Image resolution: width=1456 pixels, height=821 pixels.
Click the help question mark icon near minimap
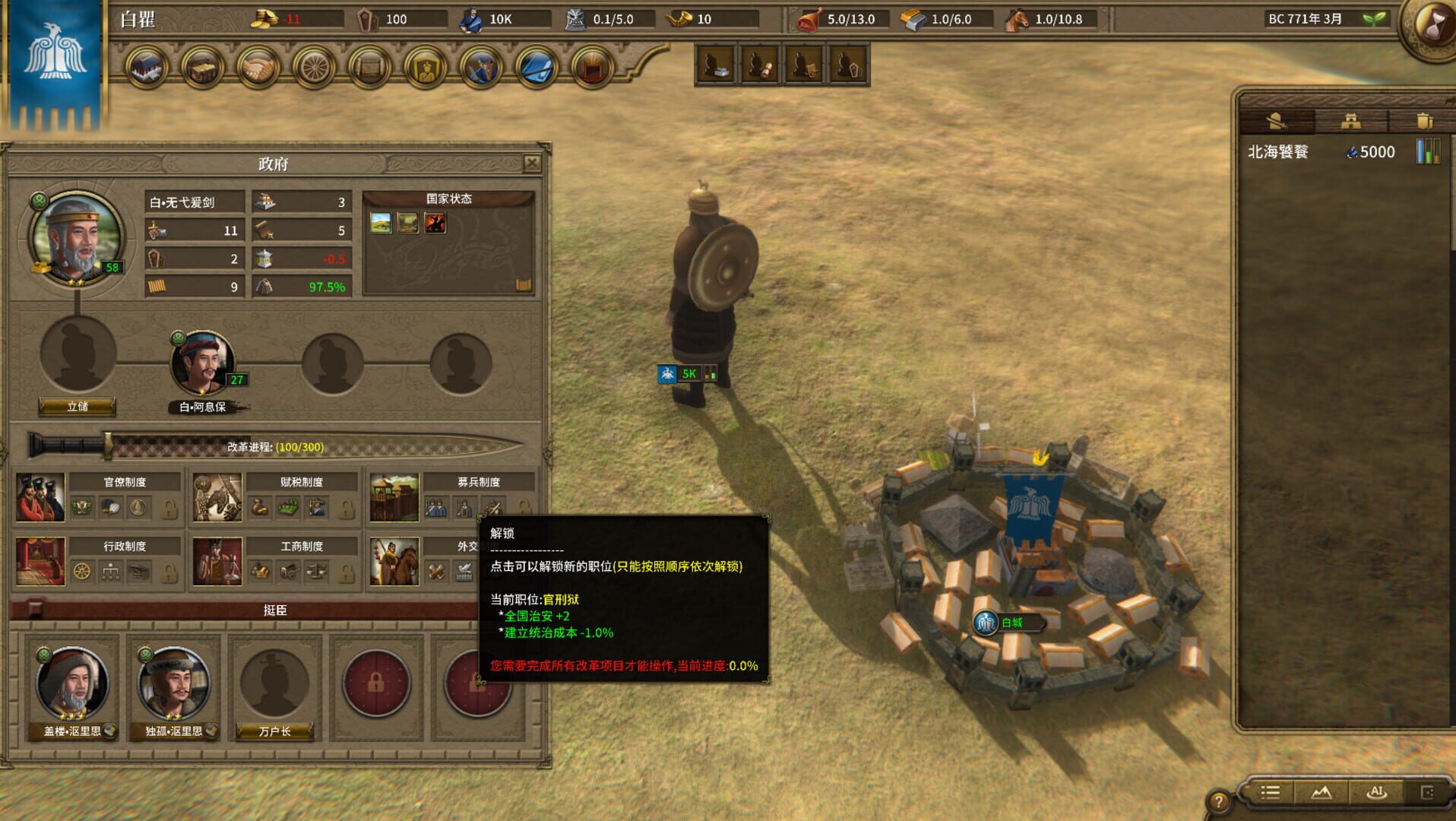tap(1220, 798)
